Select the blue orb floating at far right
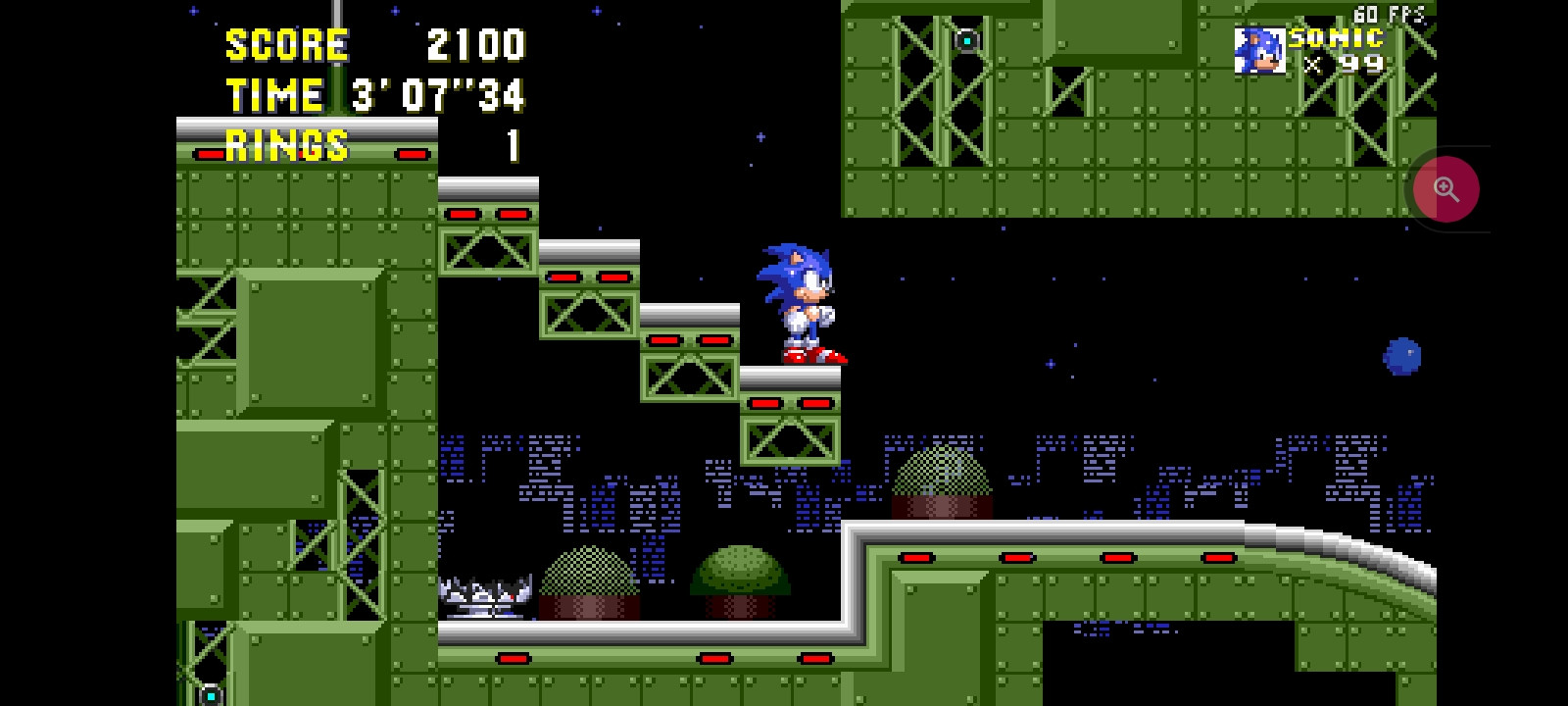This screenshot has height=706, width=1568. [1403, 356]
